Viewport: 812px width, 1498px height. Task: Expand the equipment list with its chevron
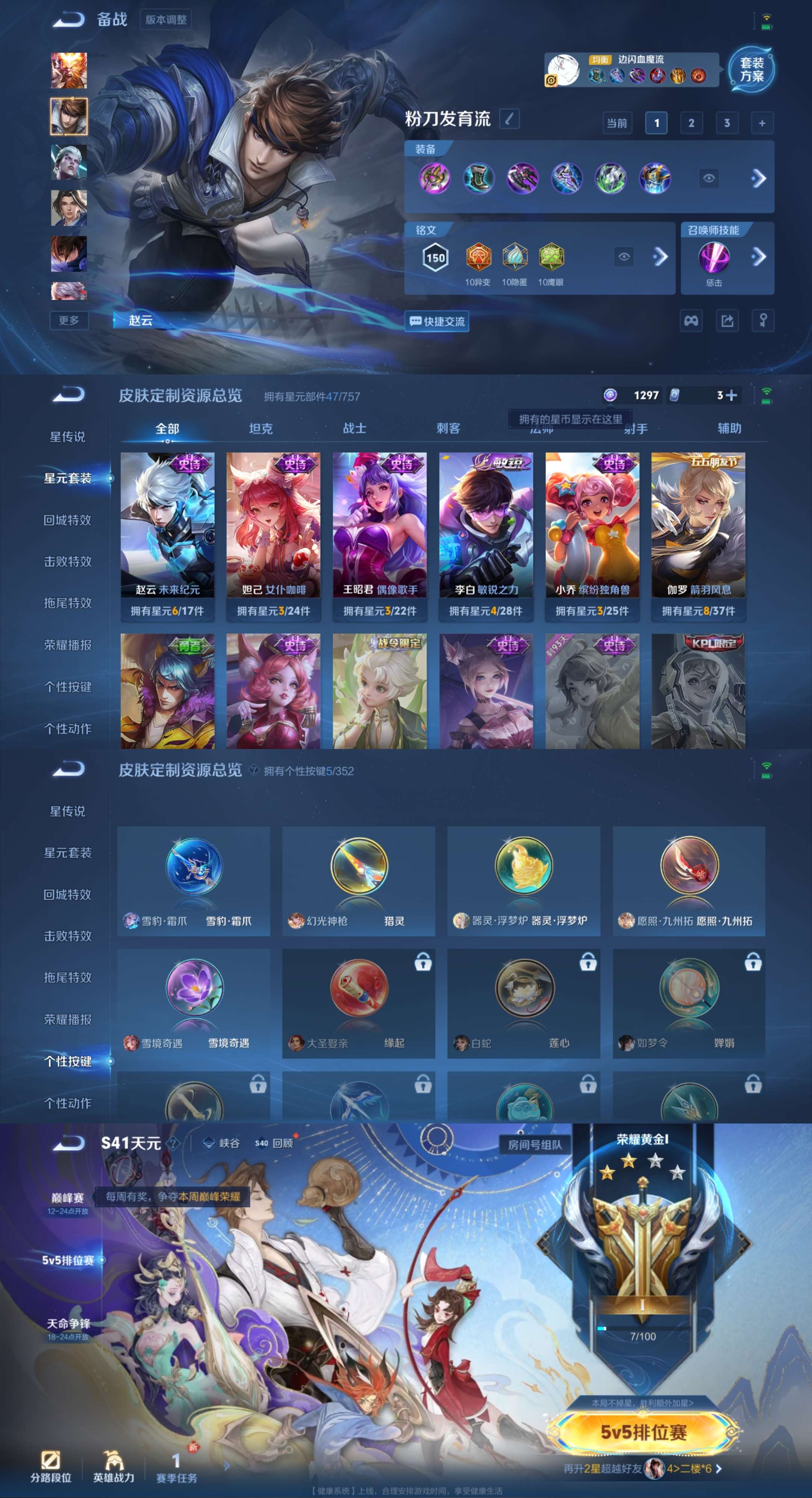(759, 179)
